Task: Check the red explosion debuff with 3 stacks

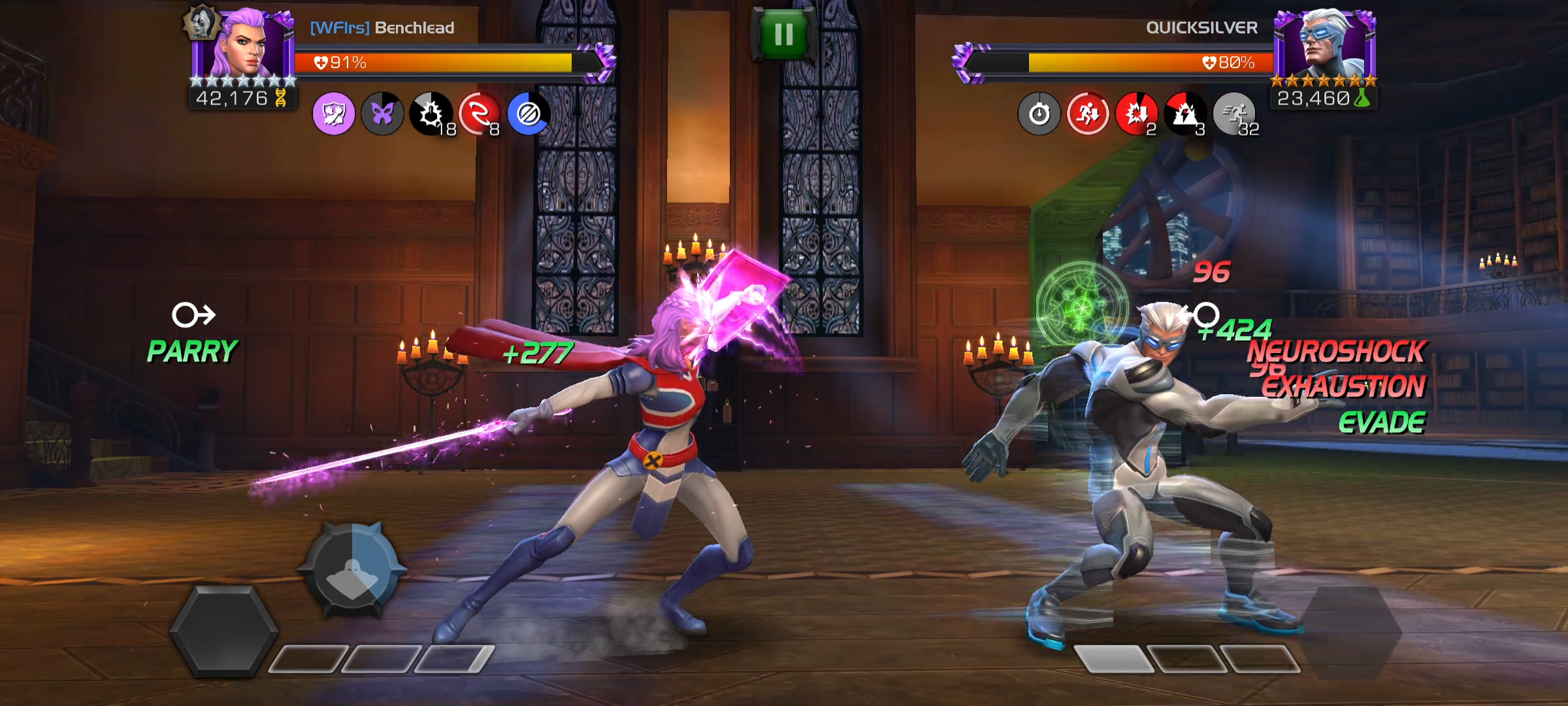Action: point(1185,114)
